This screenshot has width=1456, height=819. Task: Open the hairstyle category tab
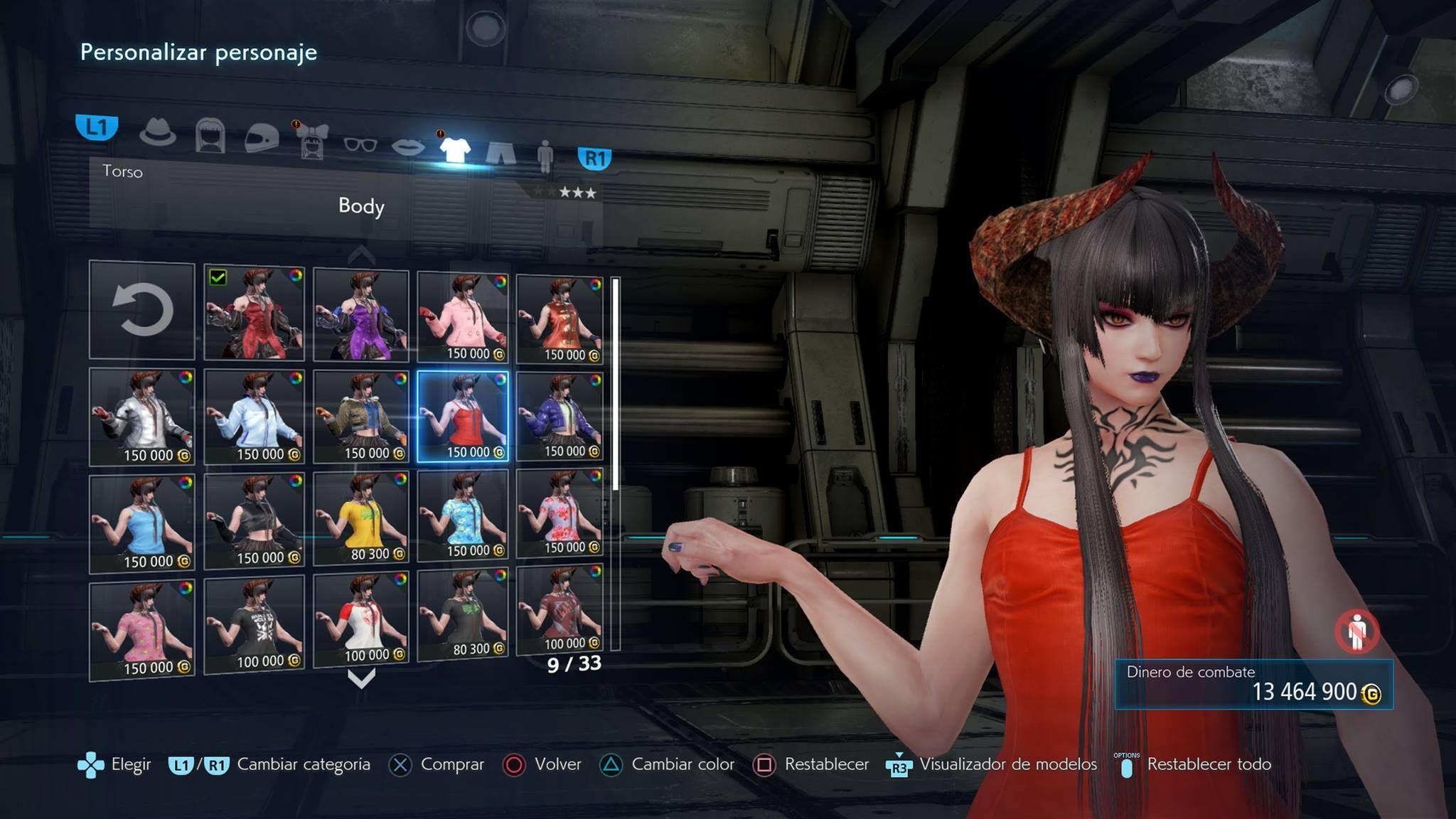210,136
